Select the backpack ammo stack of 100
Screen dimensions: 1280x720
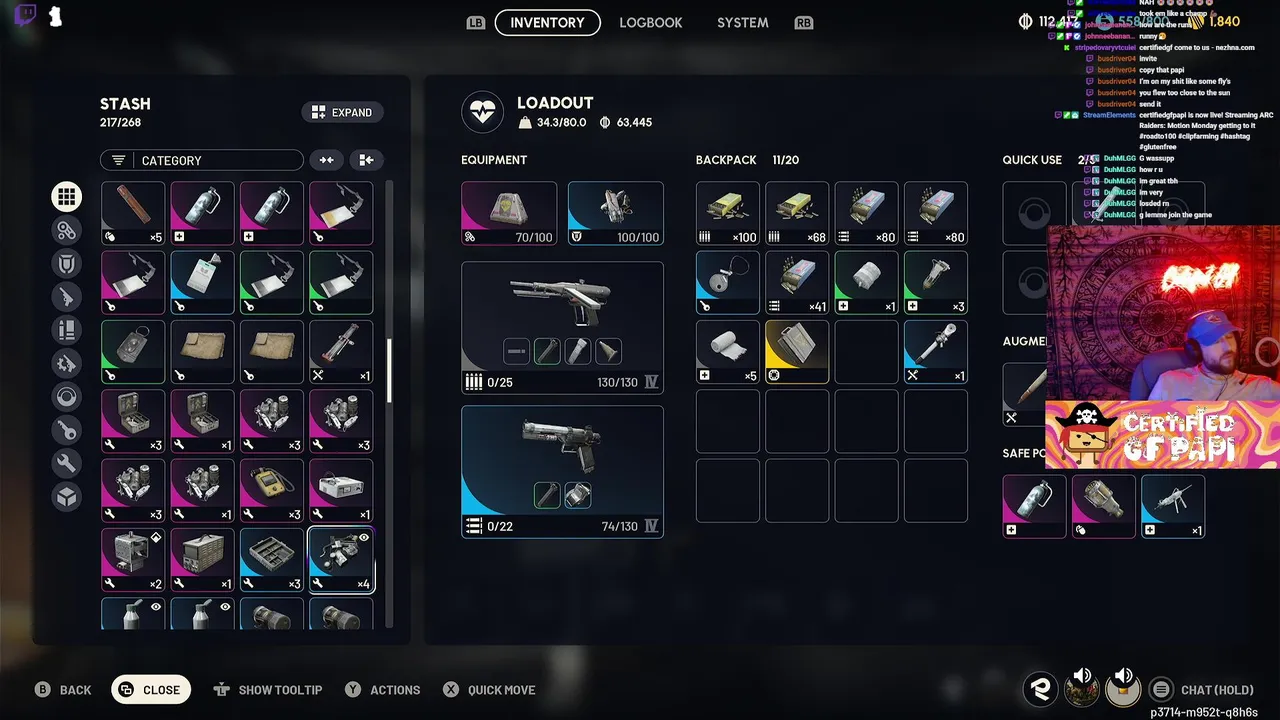coord(728,213)
